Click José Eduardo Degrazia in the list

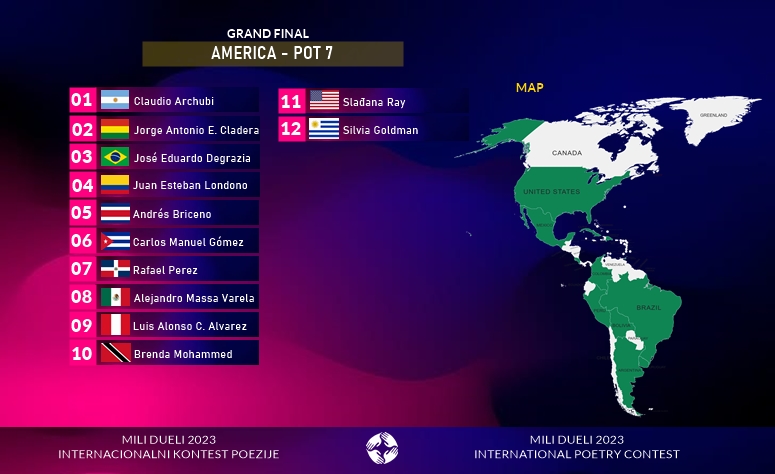[x=178, y=157]
